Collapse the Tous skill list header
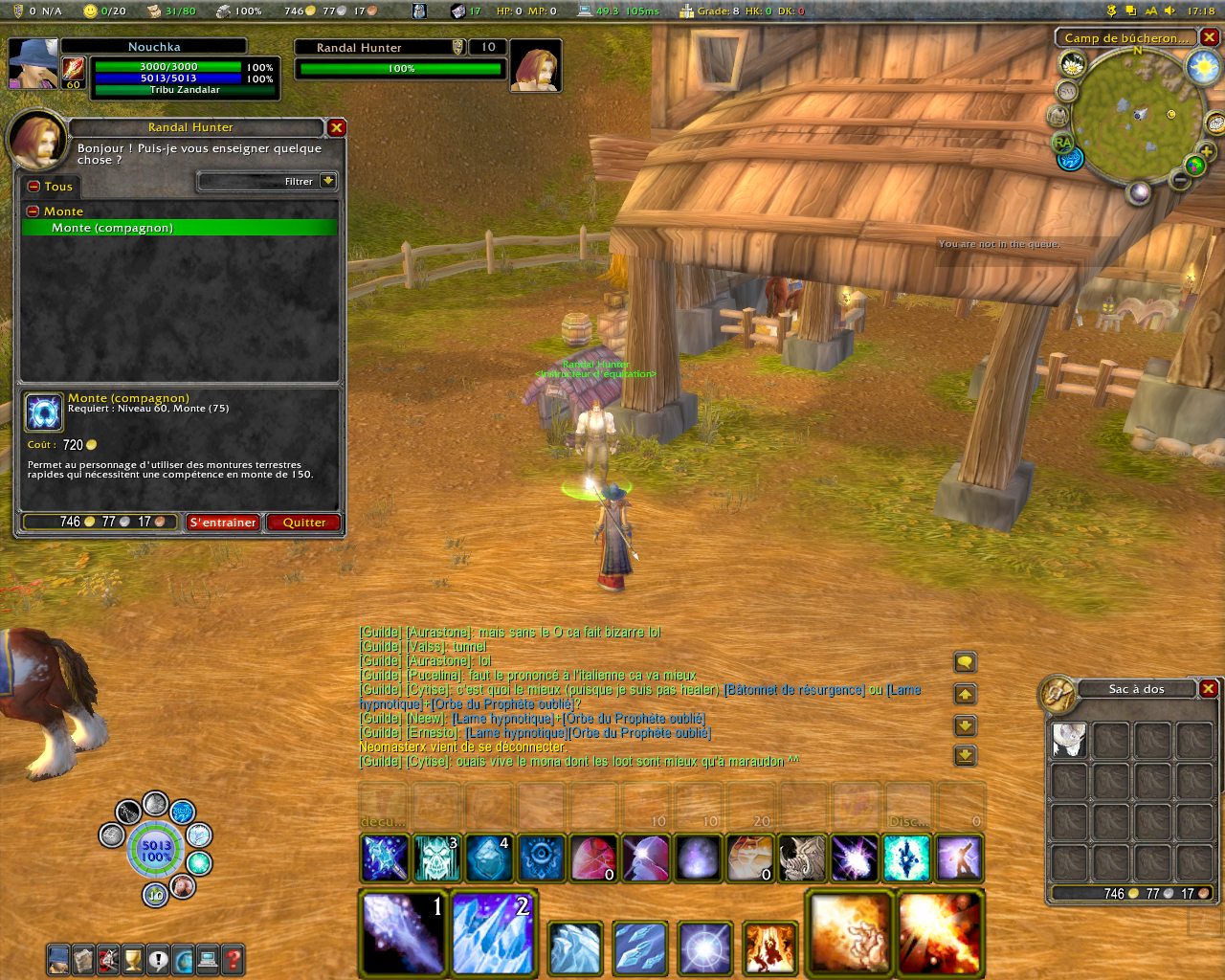Viewport: 1225px width, 980px height. (x=33, y=187)
